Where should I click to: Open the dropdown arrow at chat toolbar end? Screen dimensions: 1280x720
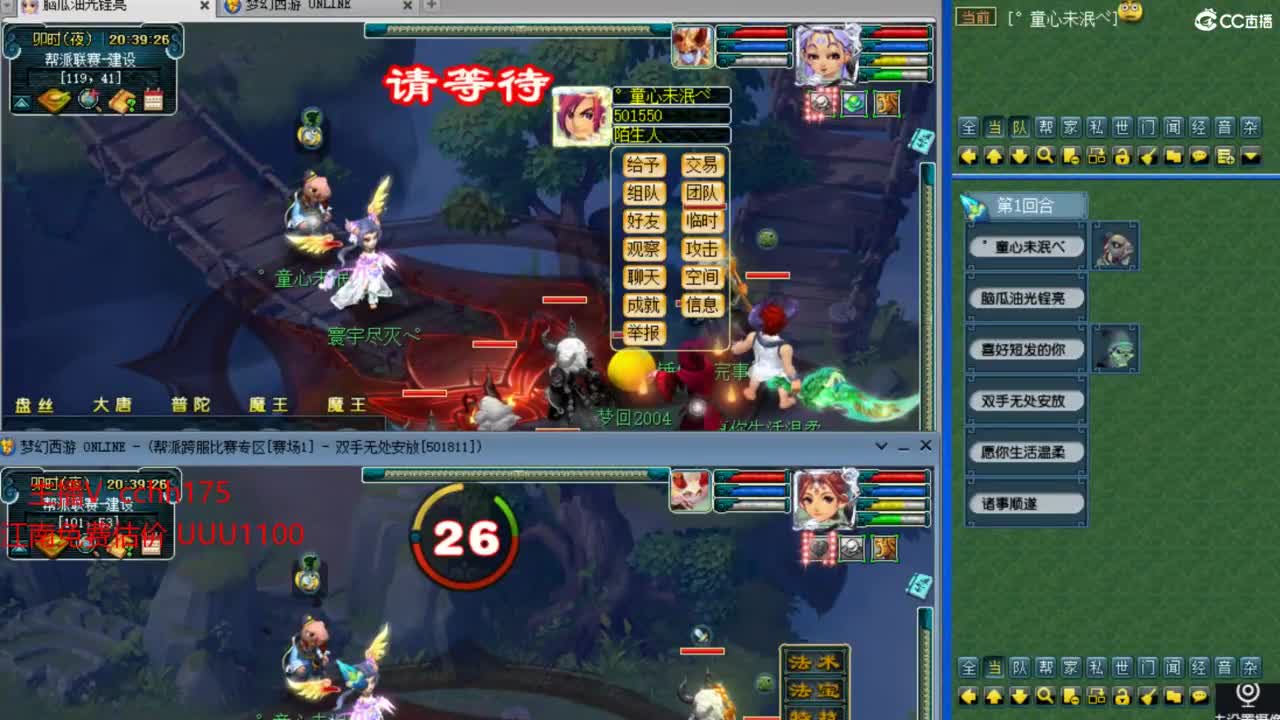(x=1248, y=156)
